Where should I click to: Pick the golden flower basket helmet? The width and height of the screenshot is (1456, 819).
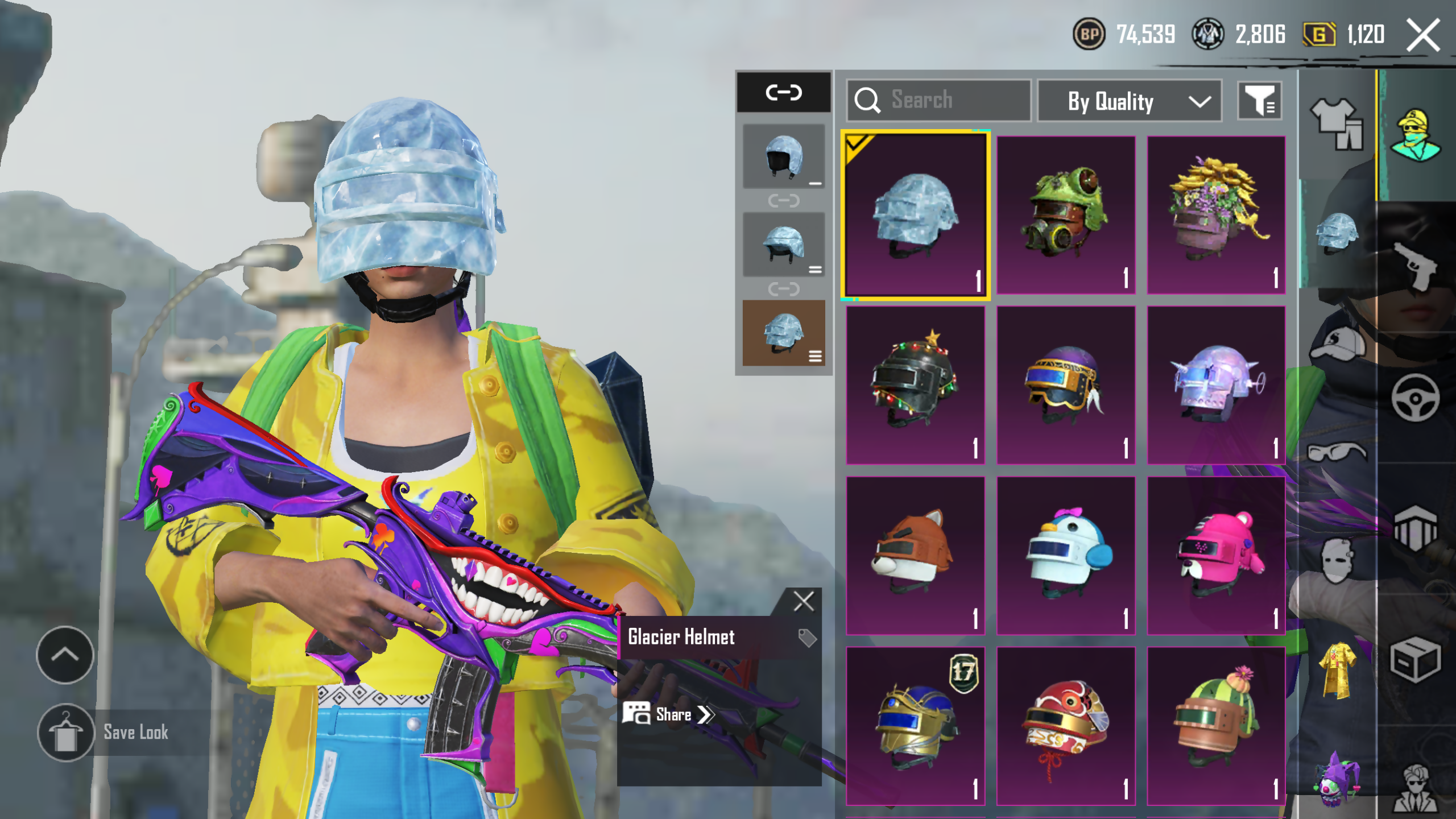1216,215
